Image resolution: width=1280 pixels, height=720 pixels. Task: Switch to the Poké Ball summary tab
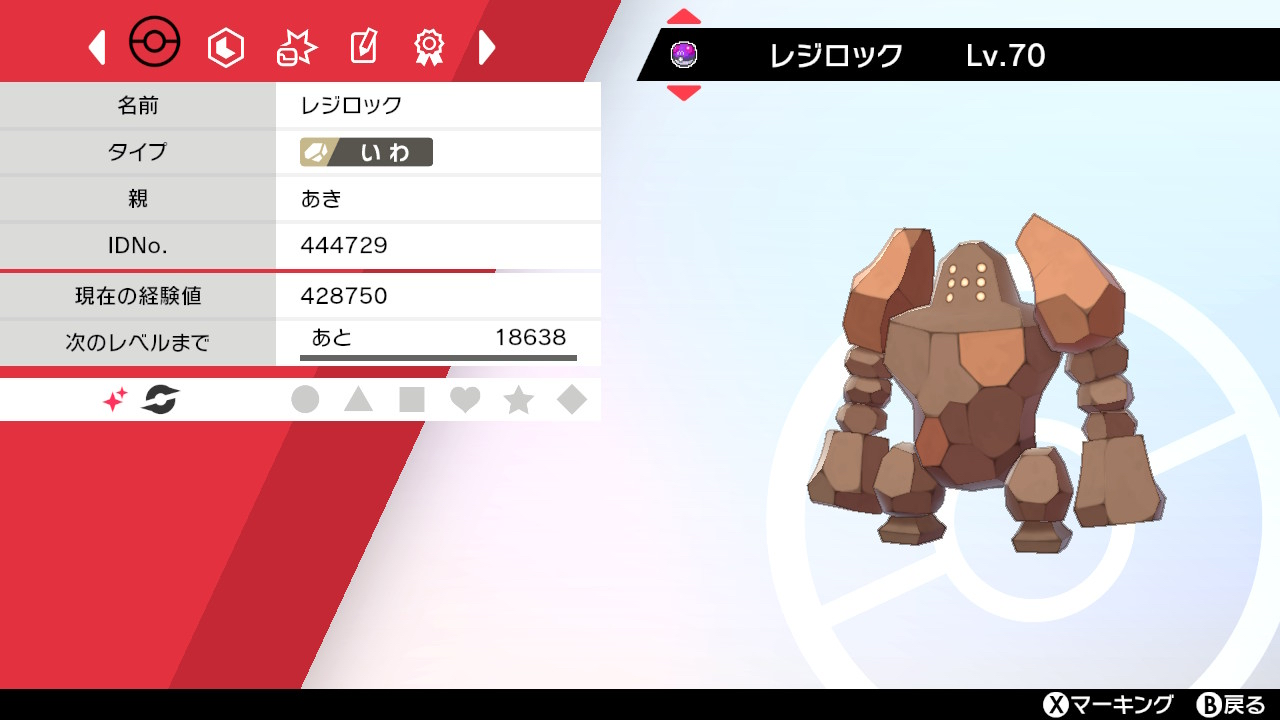point(155,43)
